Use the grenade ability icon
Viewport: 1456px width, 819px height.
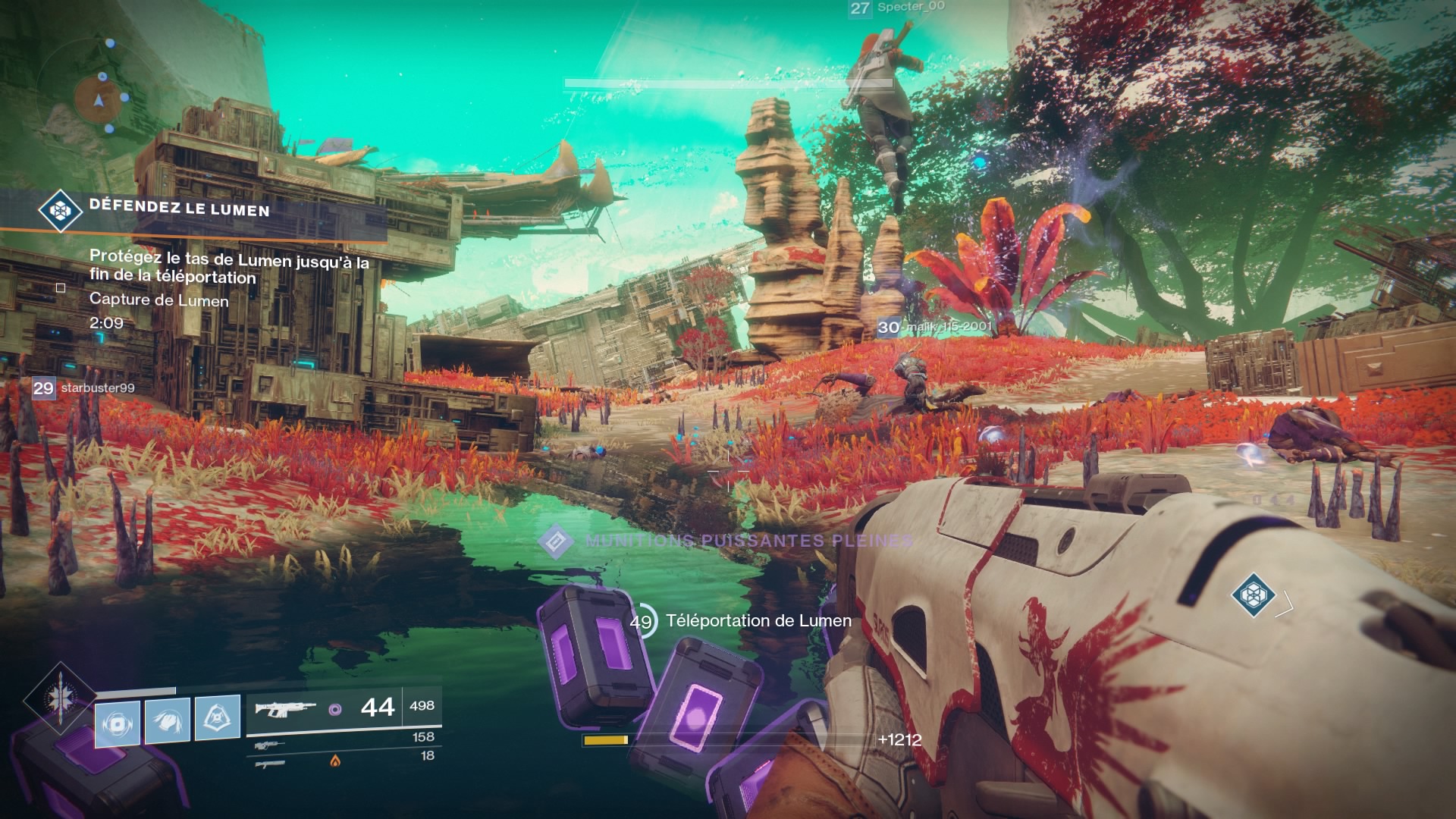point(118,723)
